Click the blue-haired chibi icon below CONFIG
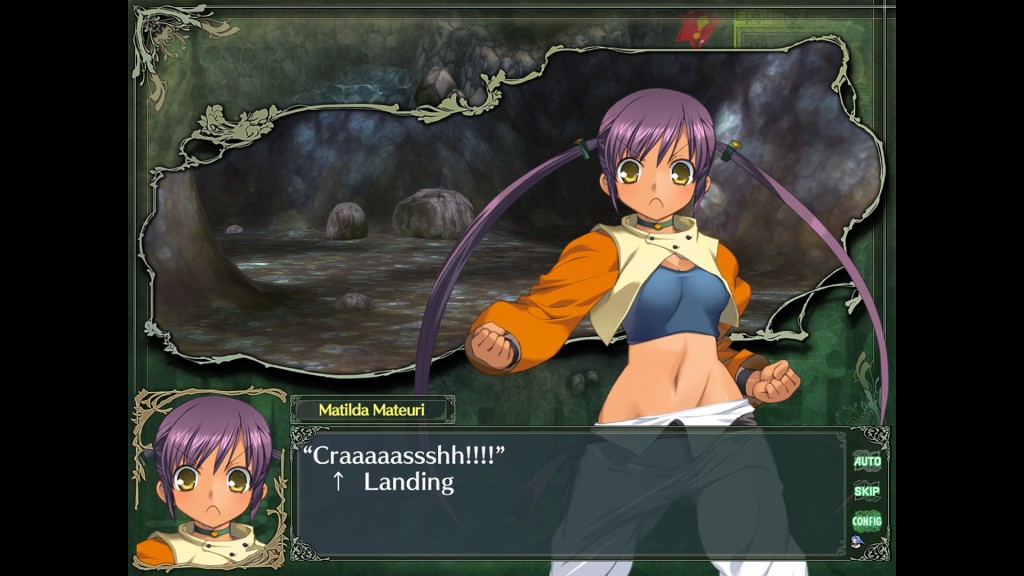 click(x=857, y=542)
